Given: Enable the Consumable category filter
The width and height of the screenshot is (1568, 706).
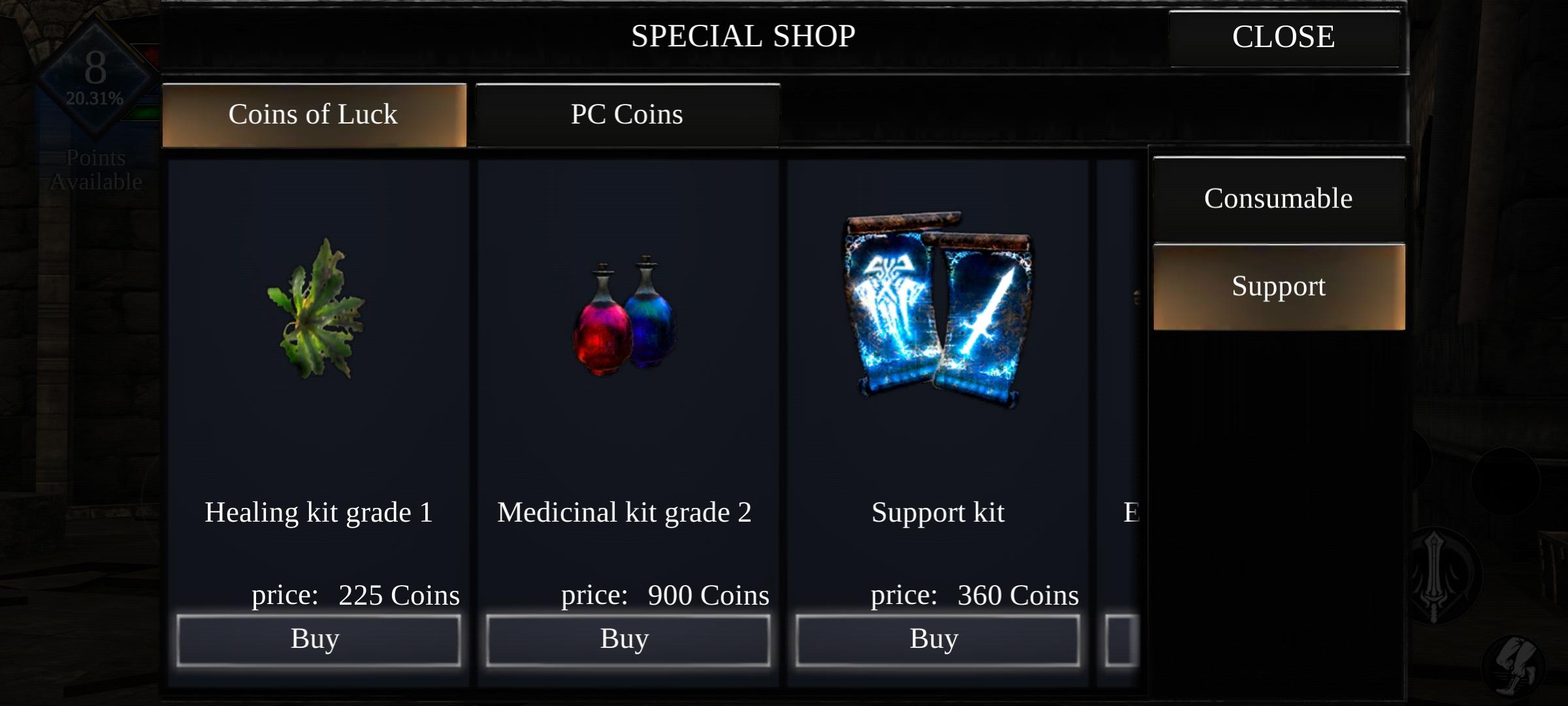Looking at the screenshot, I should click(1277, 198).
